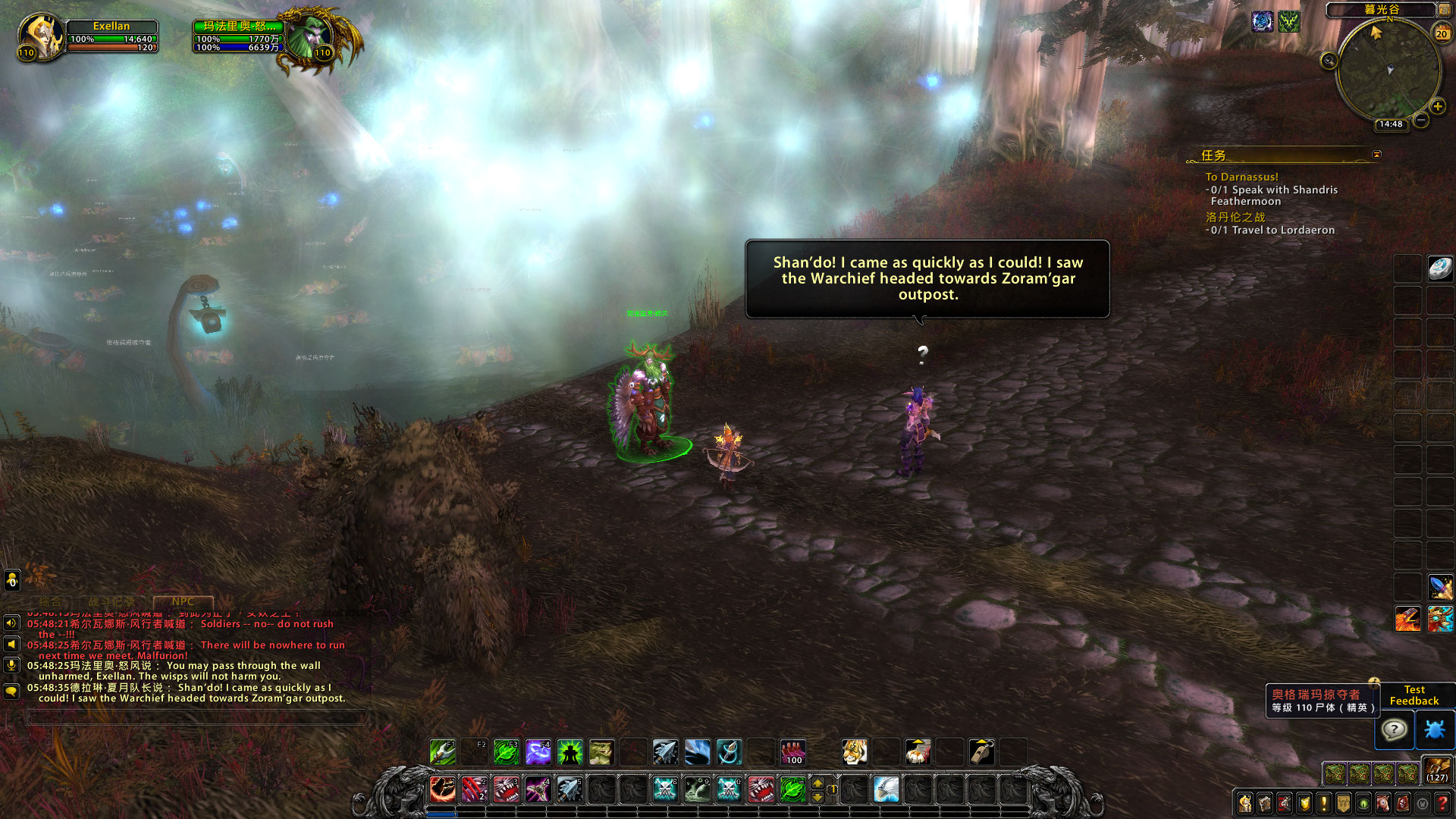The height and width of the screenshot is (819, 1456).
Task: Open the quest log exclamation mark button
Action: 1324,802
